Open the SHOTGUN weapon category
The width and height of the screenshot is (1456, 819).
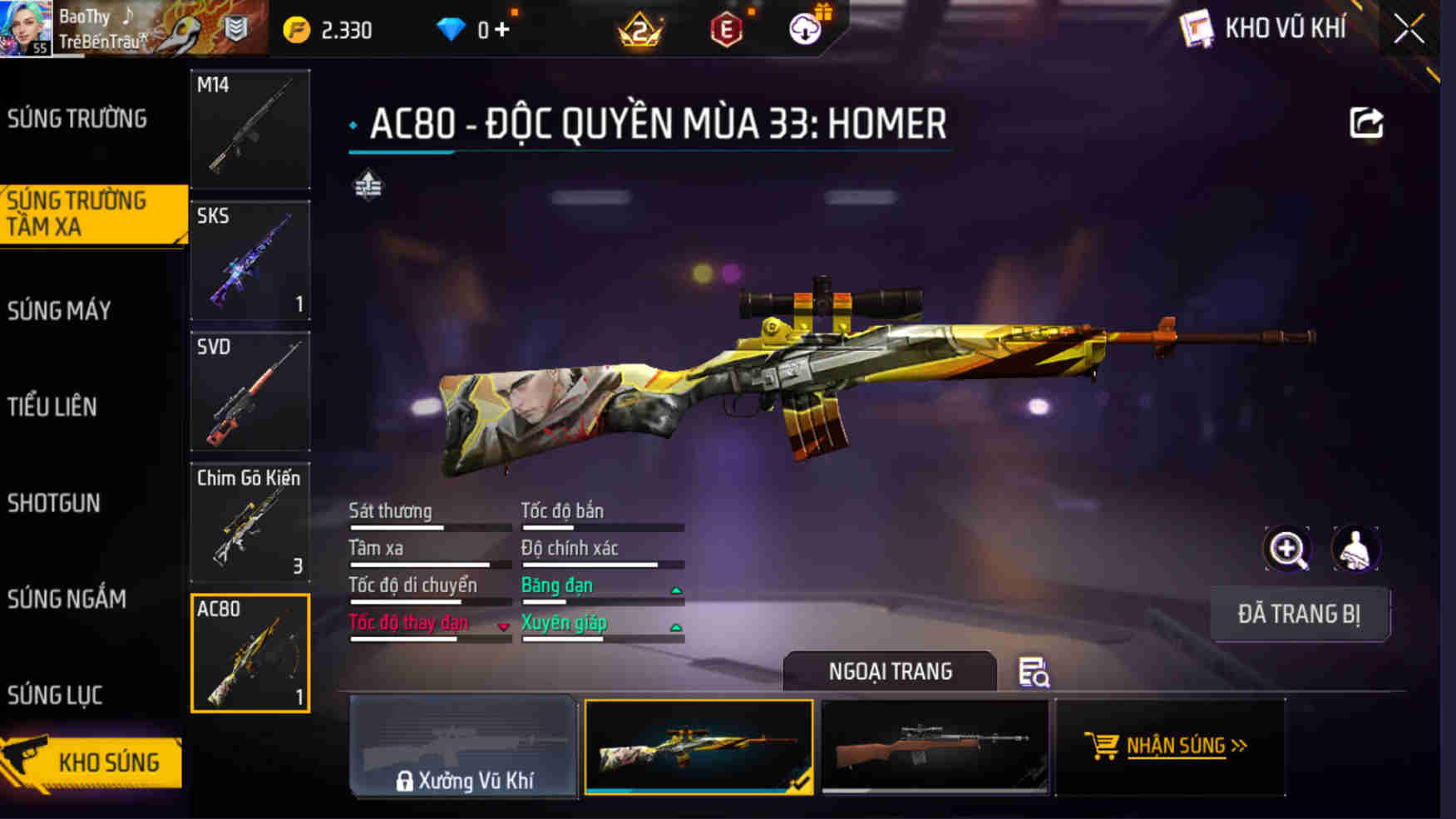53,503
